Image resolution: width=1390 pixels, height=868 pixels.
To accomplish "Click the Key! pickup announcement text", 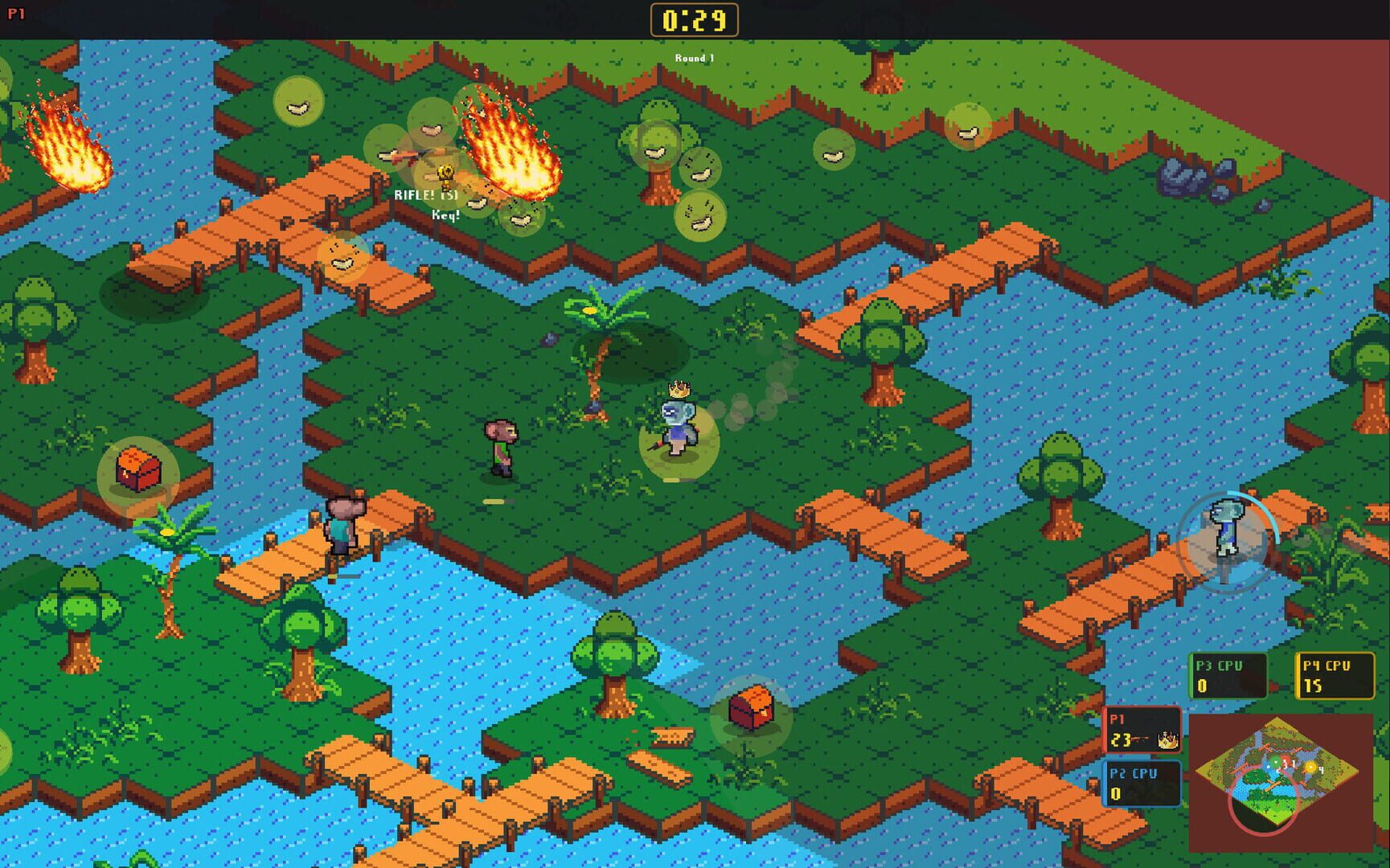I will click(x=446, y=215).
